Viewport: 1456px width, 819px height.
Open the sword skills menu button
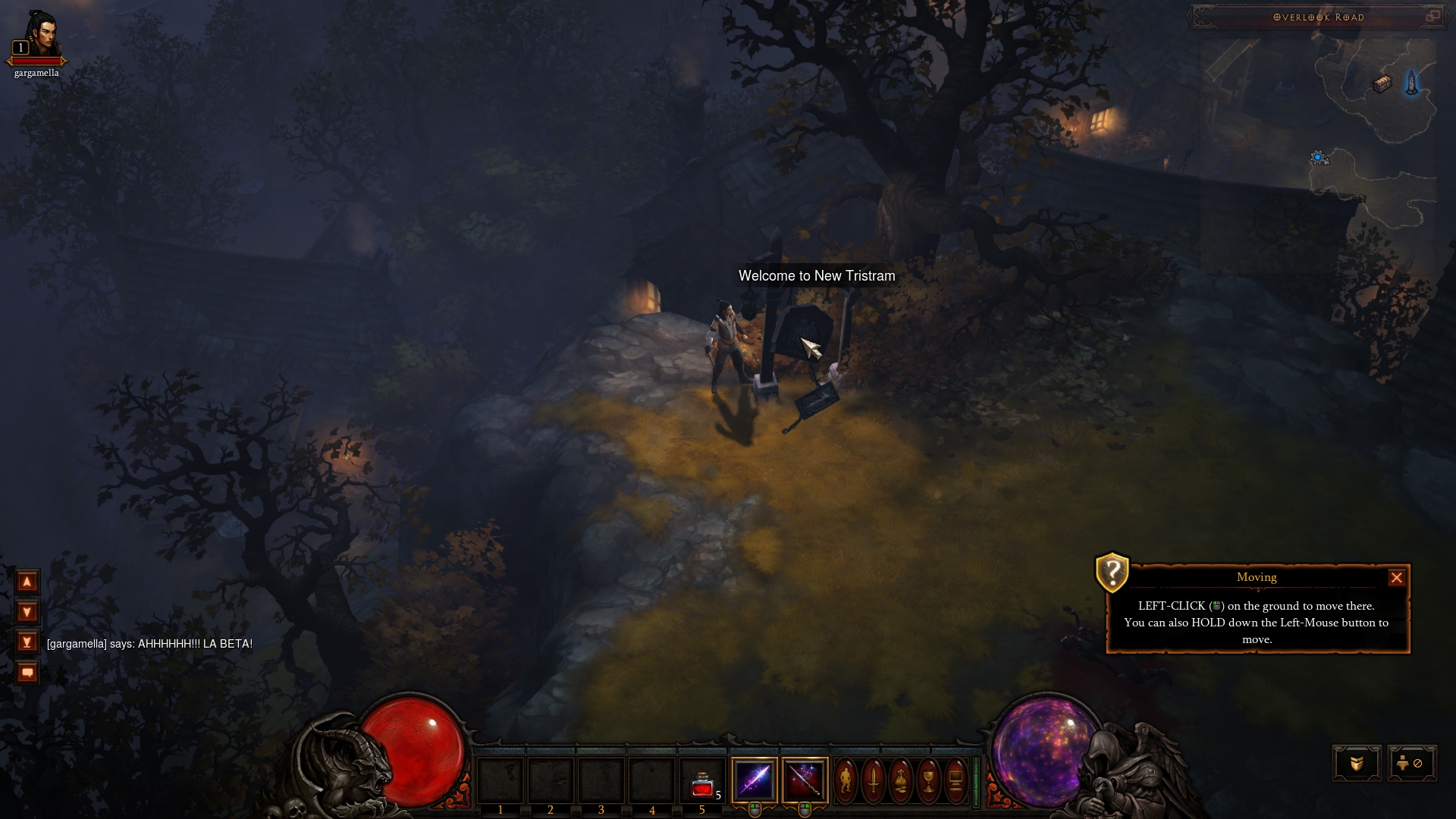click(x=873, y=780)
